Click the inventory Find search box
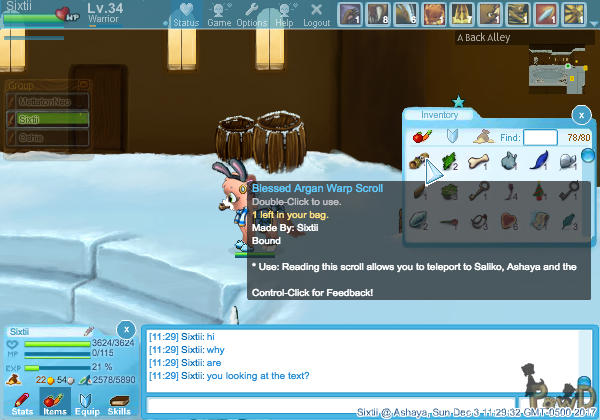This screenshot has height=420, width=600. [x=540, y=137]
